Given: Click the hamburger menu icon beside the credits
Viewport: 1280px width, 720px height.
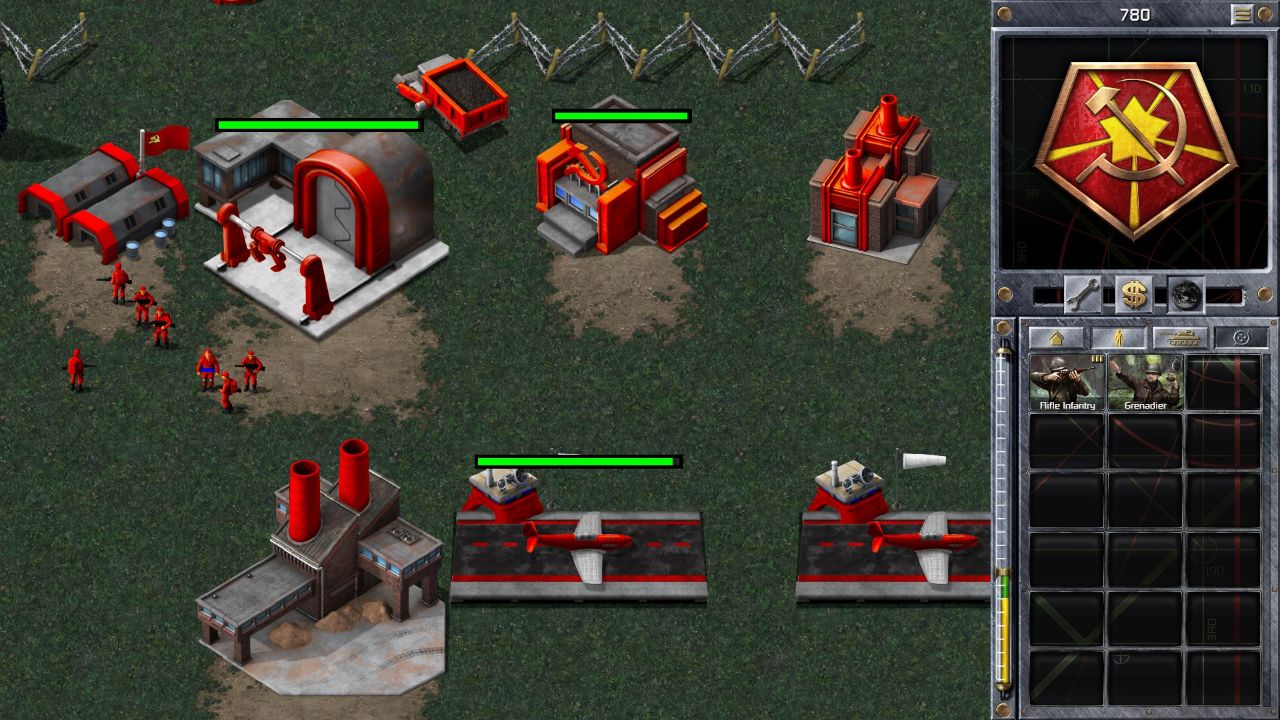Looking at the screenshot, I should (1240, 14).
